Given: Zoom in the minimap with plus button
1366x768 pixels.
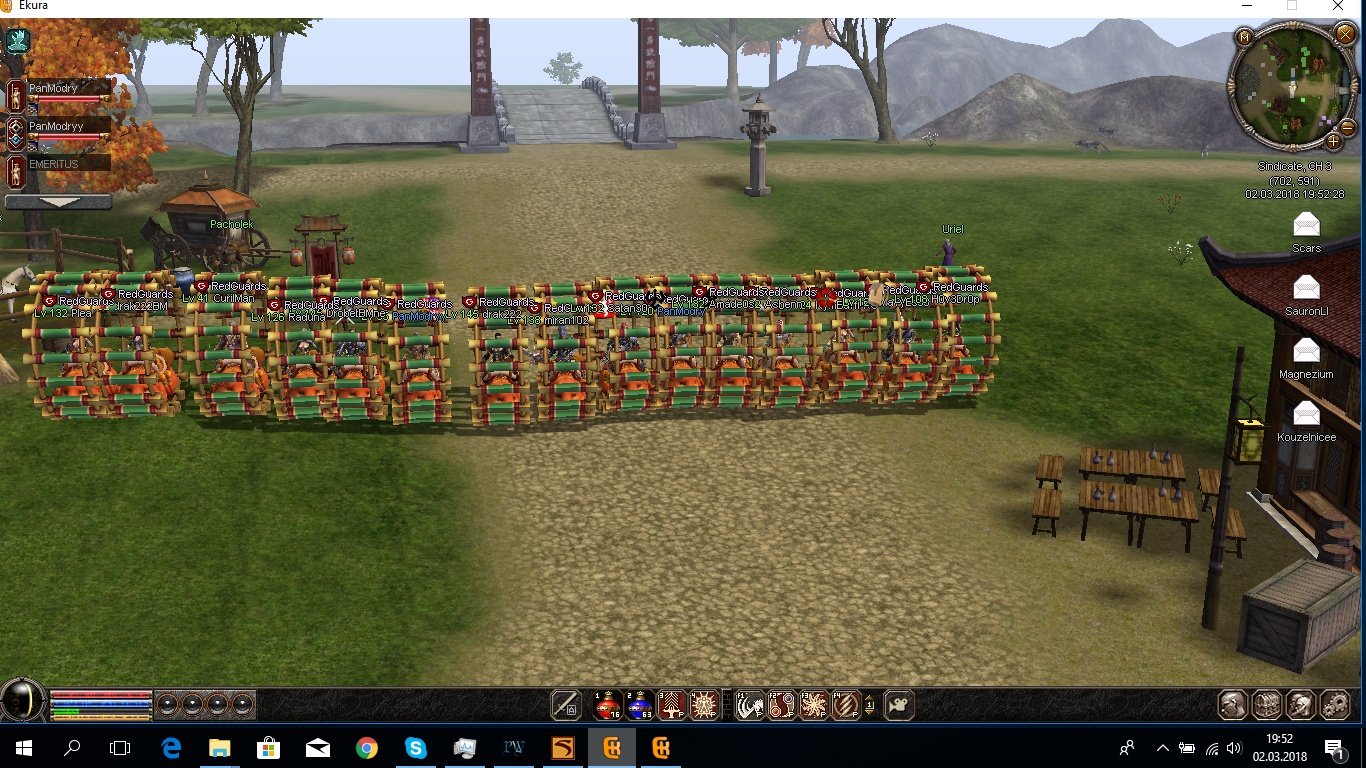Looking at the screenshot, I should (1334, 141).
